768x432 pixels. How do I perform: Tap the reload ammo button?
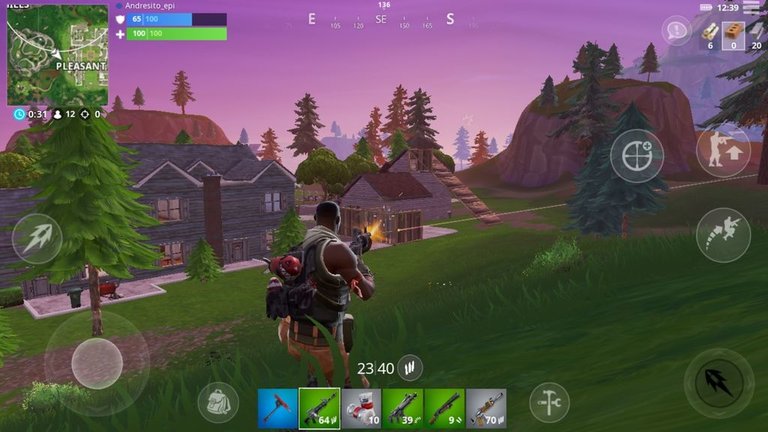pos(409,369)
